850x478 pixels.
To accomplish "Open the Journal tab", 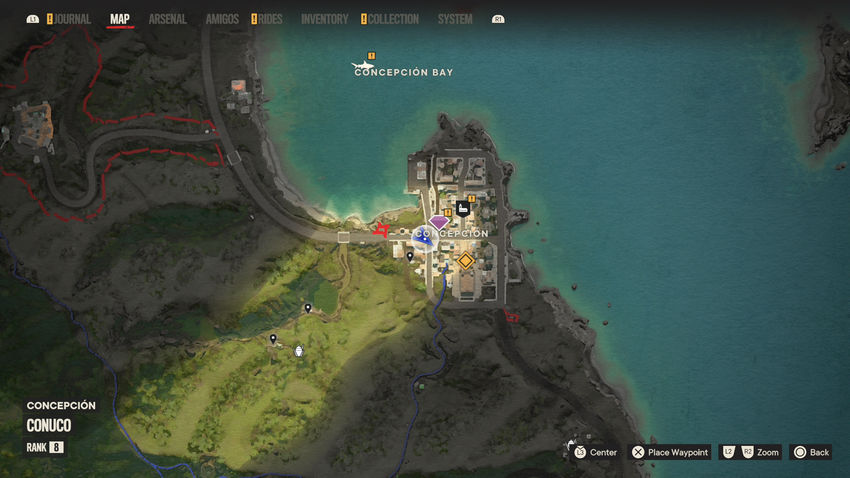I will pyautogui.click(x=72, y=19).
